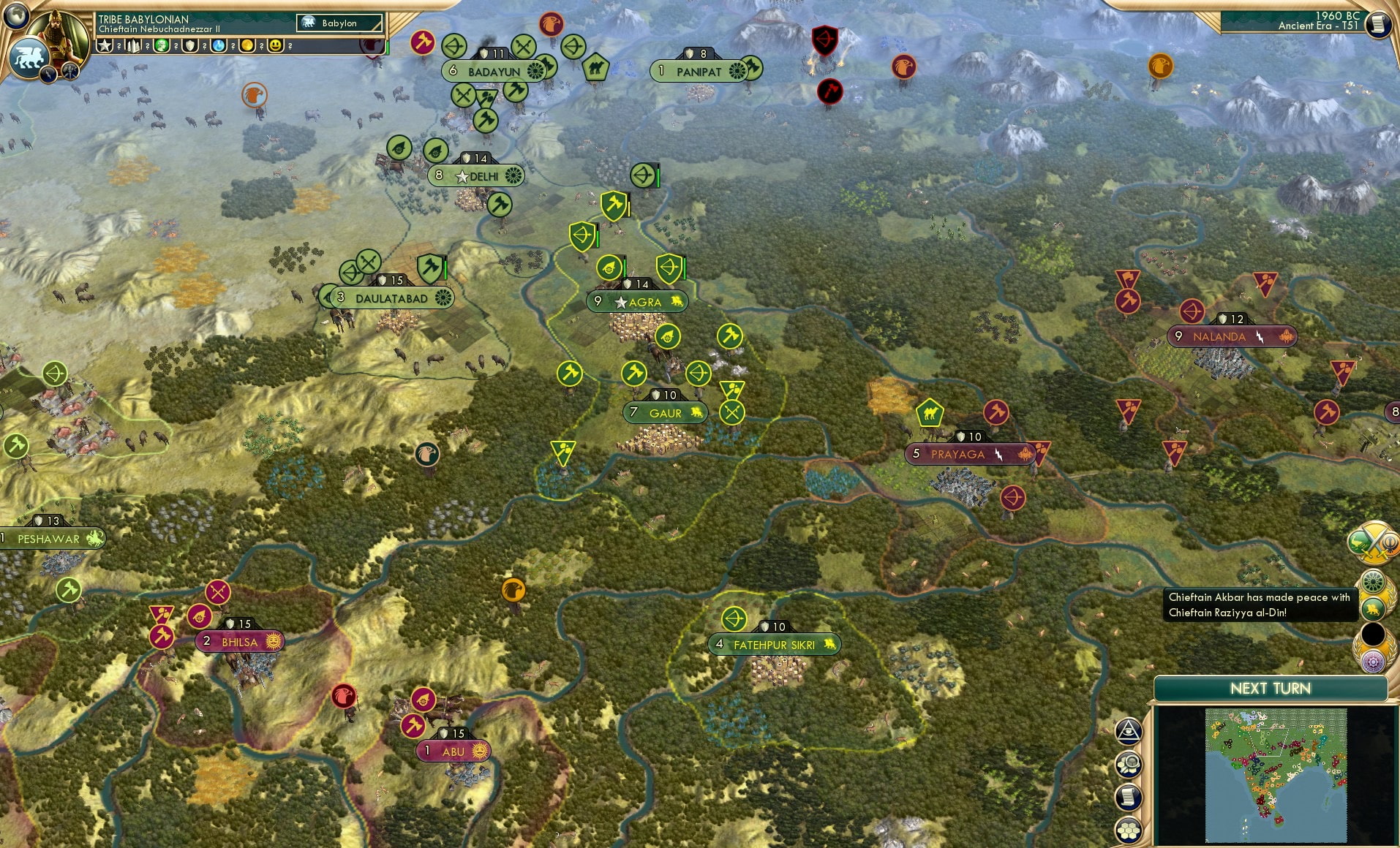This screenshot has width=1400, height=848.
Task: Click the star score icon in top bar
Action: click(105, 45)
